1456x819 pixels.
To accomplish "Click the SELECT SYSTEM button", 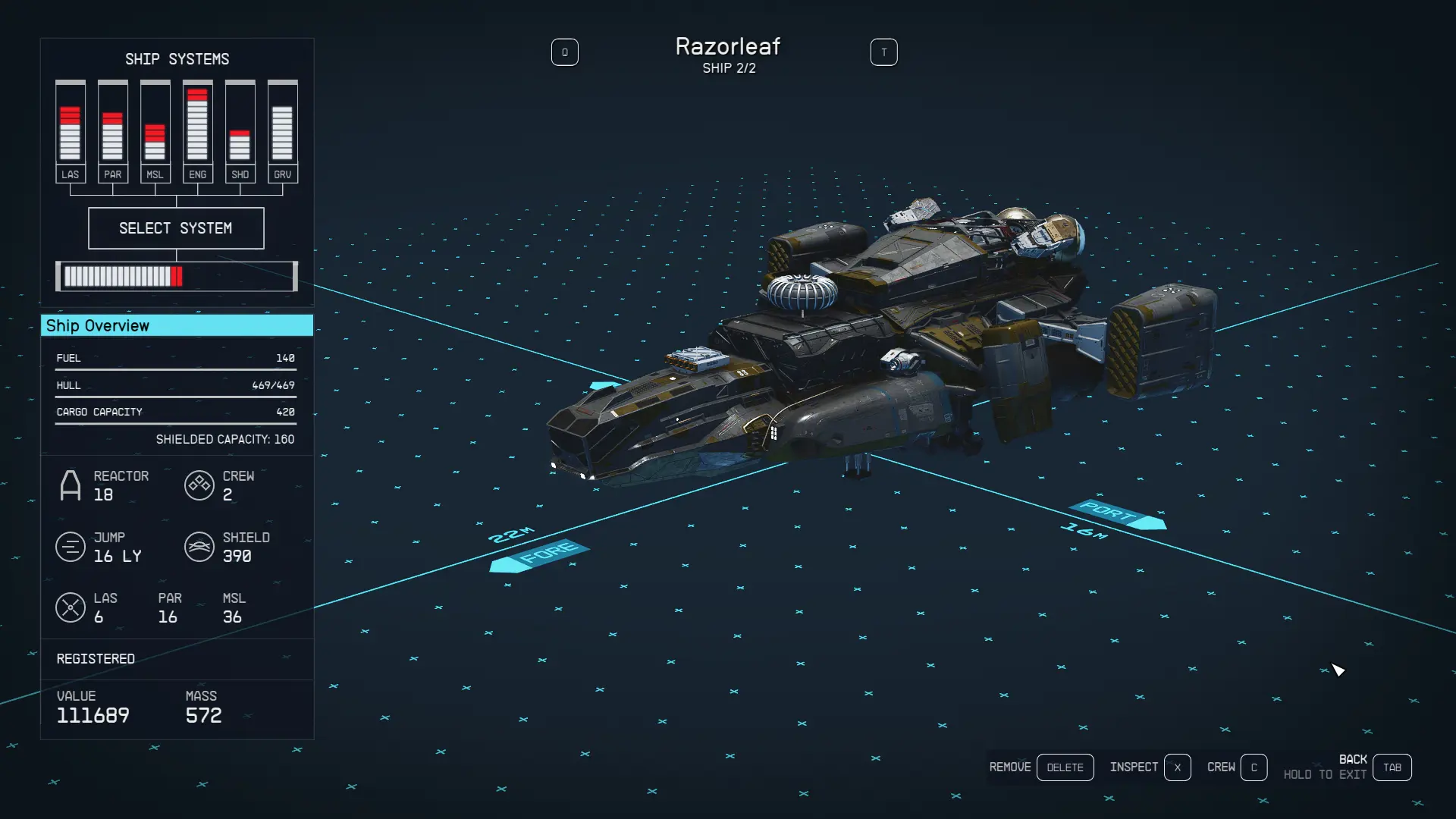I will tap(176, 228).
